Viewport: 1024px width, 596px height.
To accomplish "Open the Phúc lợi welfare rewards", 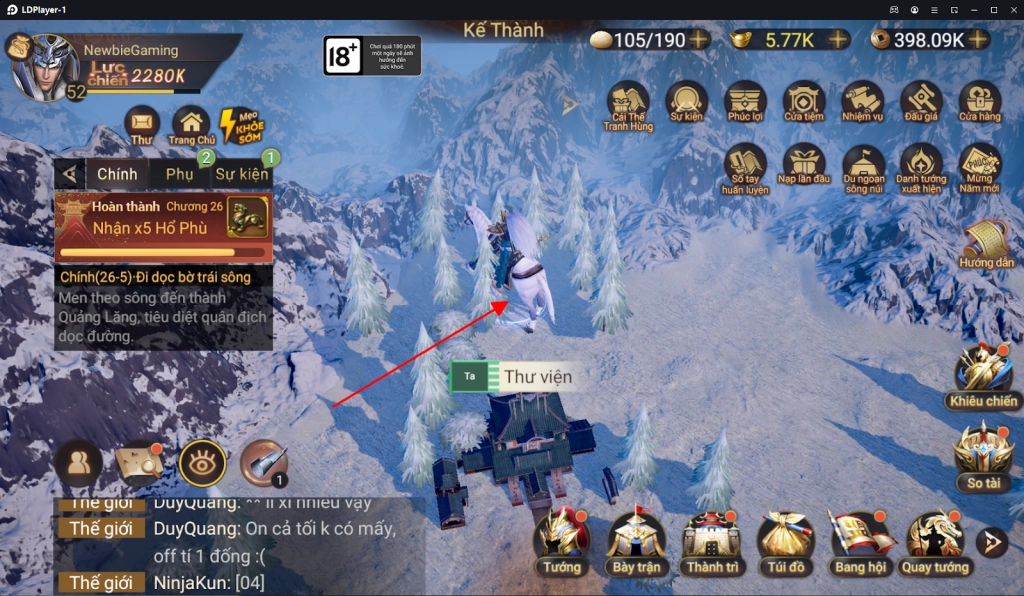I will (746, 104).
